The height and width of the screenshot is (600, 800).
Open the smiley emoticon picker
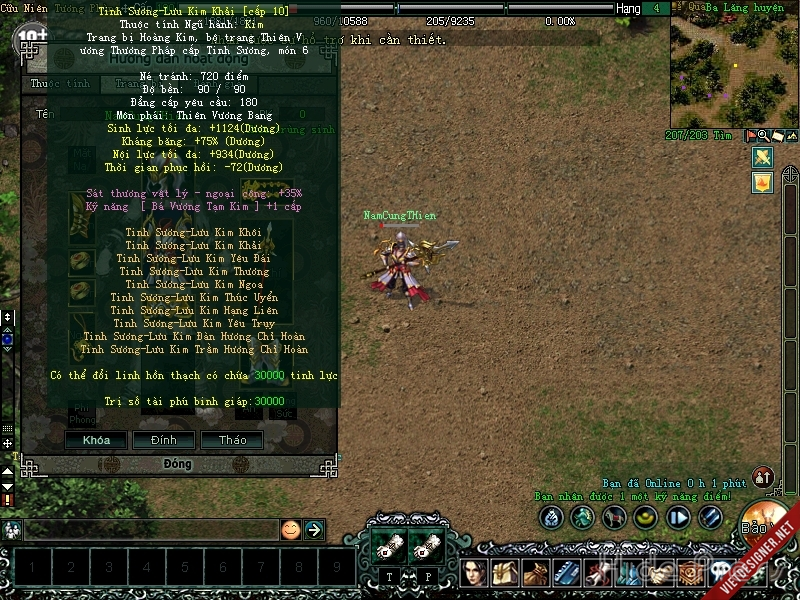coord(290,530)
